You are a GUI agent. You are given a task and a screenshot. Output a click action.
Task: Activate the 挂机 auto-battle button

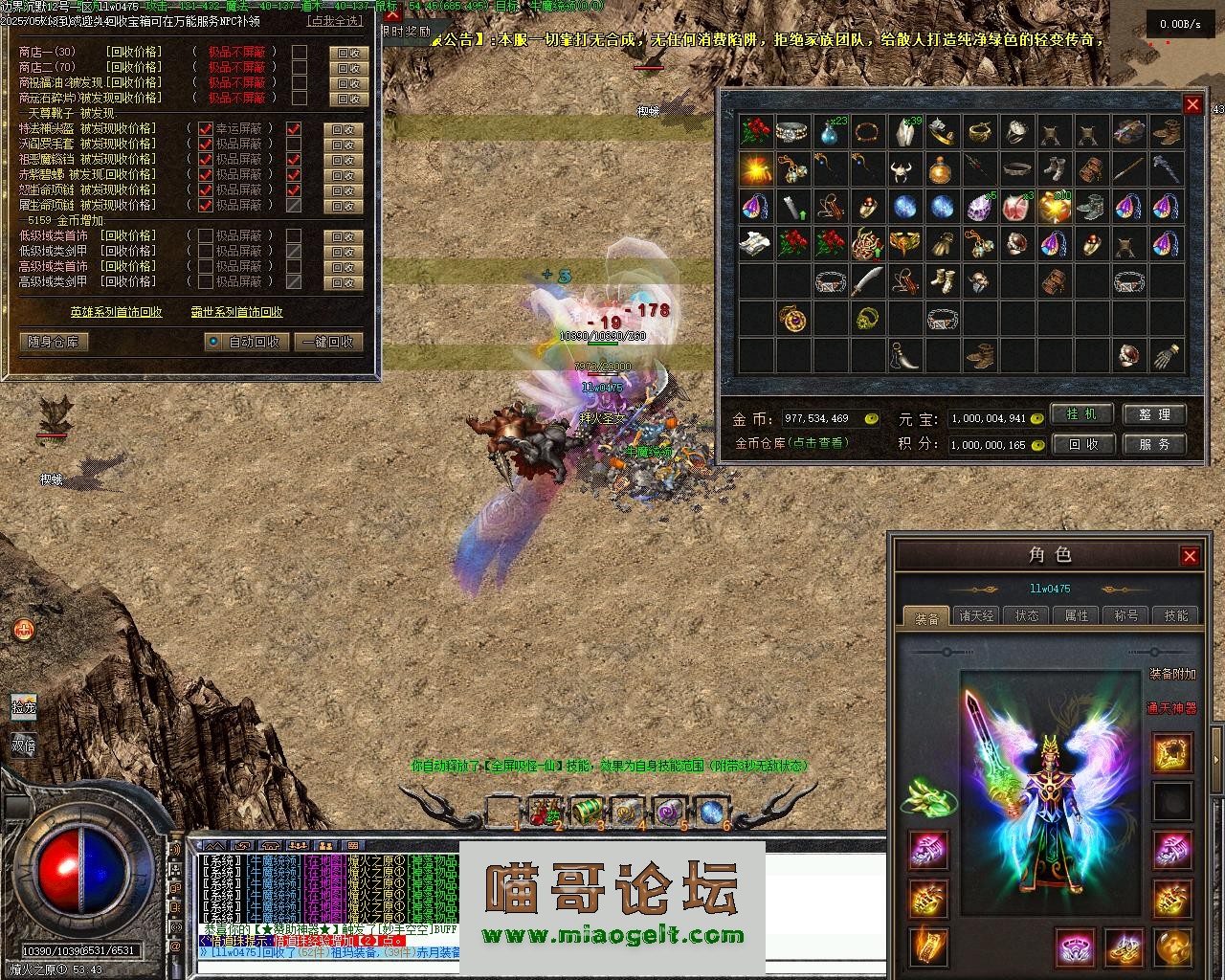1081,414
